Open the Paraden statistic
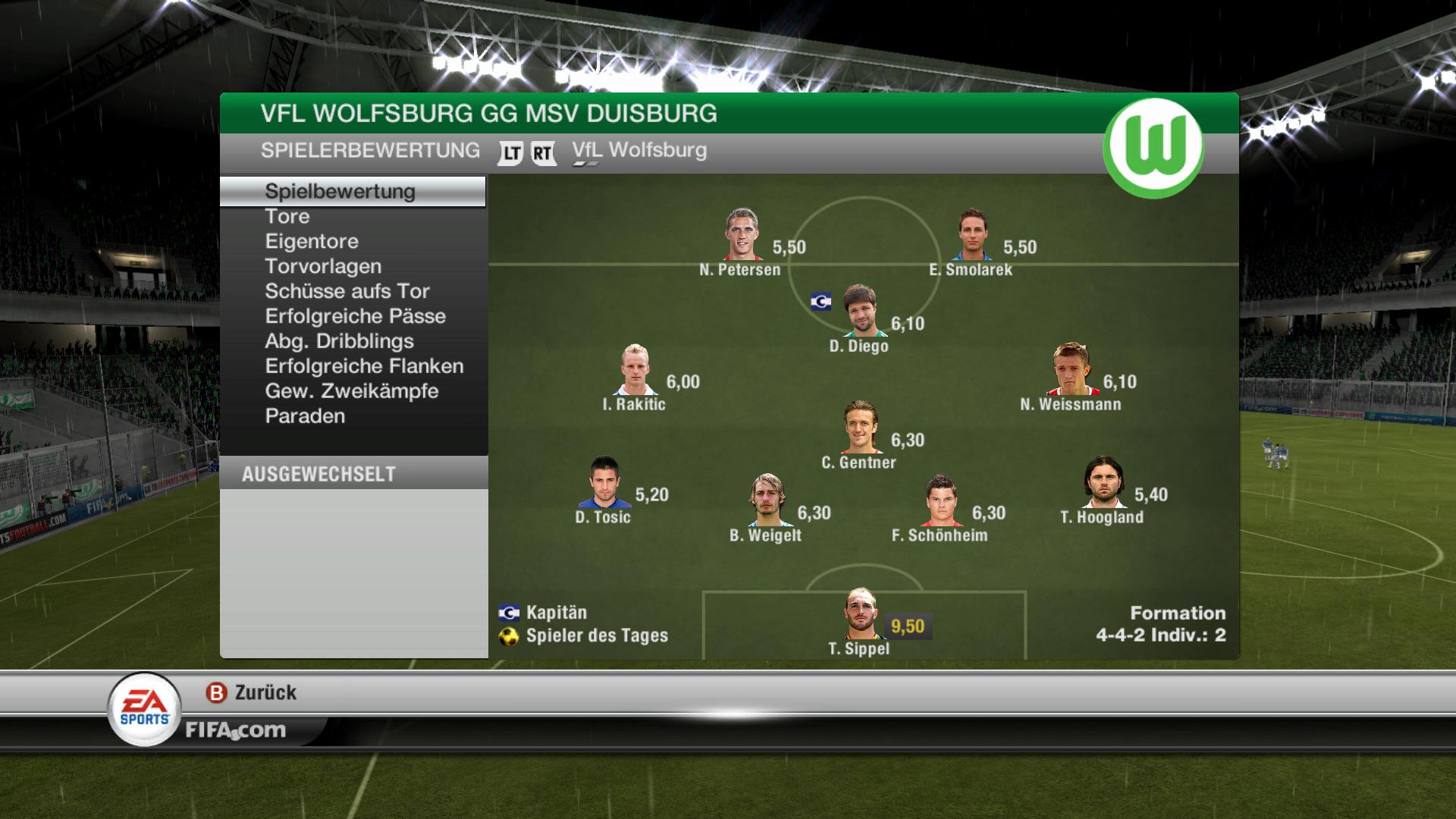 click(305, 417)
